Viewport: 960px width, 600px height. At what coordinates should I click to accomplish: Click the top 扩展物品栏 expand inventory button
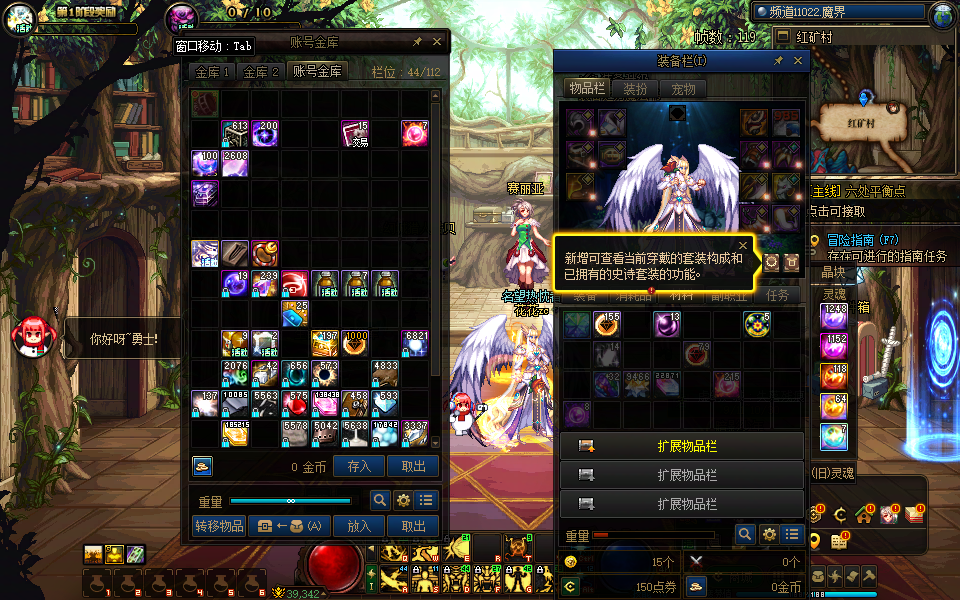tap(681, 446)
